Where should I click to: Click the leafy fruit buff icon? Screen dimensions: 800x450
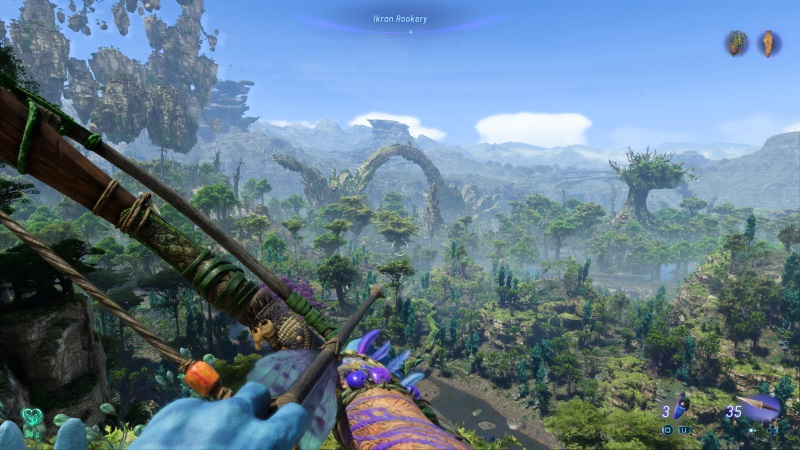pyautogui.click(x=737, y=43)
